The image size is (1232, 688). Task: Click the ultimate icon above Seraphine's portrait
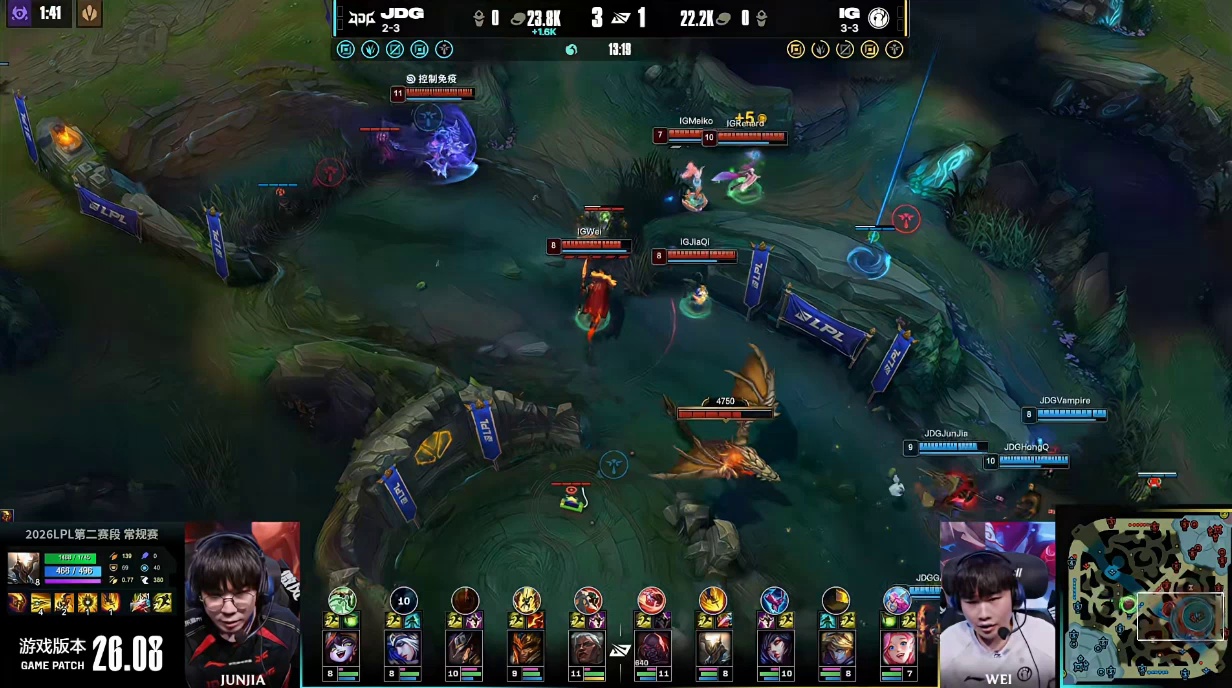click(898, 600)
